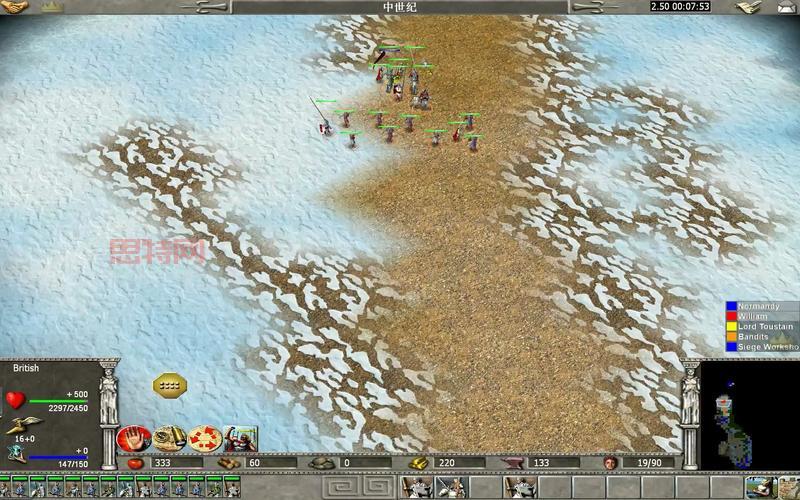This screenshot has width=800, height=500.
Task: Choose the warrior portrait behavior button
Action: (240, 438)
